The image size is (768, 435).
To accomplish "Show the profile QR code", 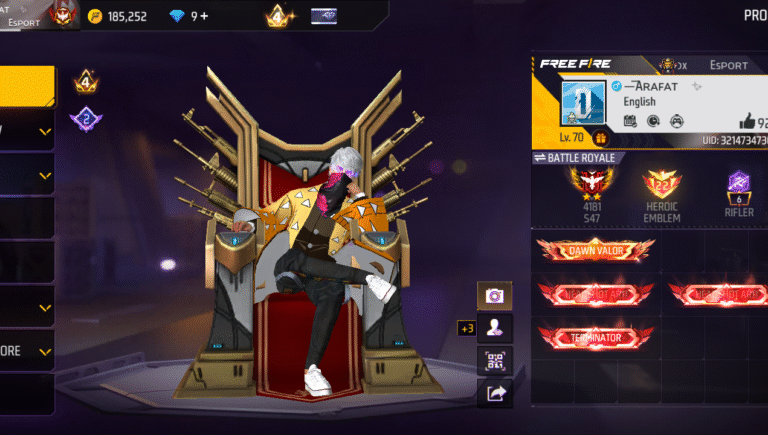I will click(x=494, y=361).
